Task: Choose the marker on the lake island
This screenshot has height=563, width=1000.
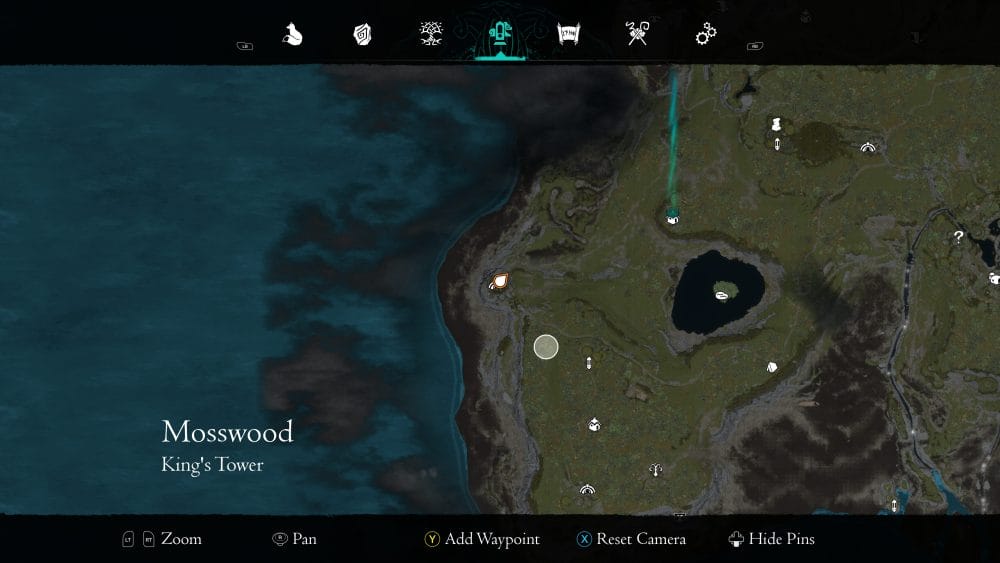Action: 721,292
